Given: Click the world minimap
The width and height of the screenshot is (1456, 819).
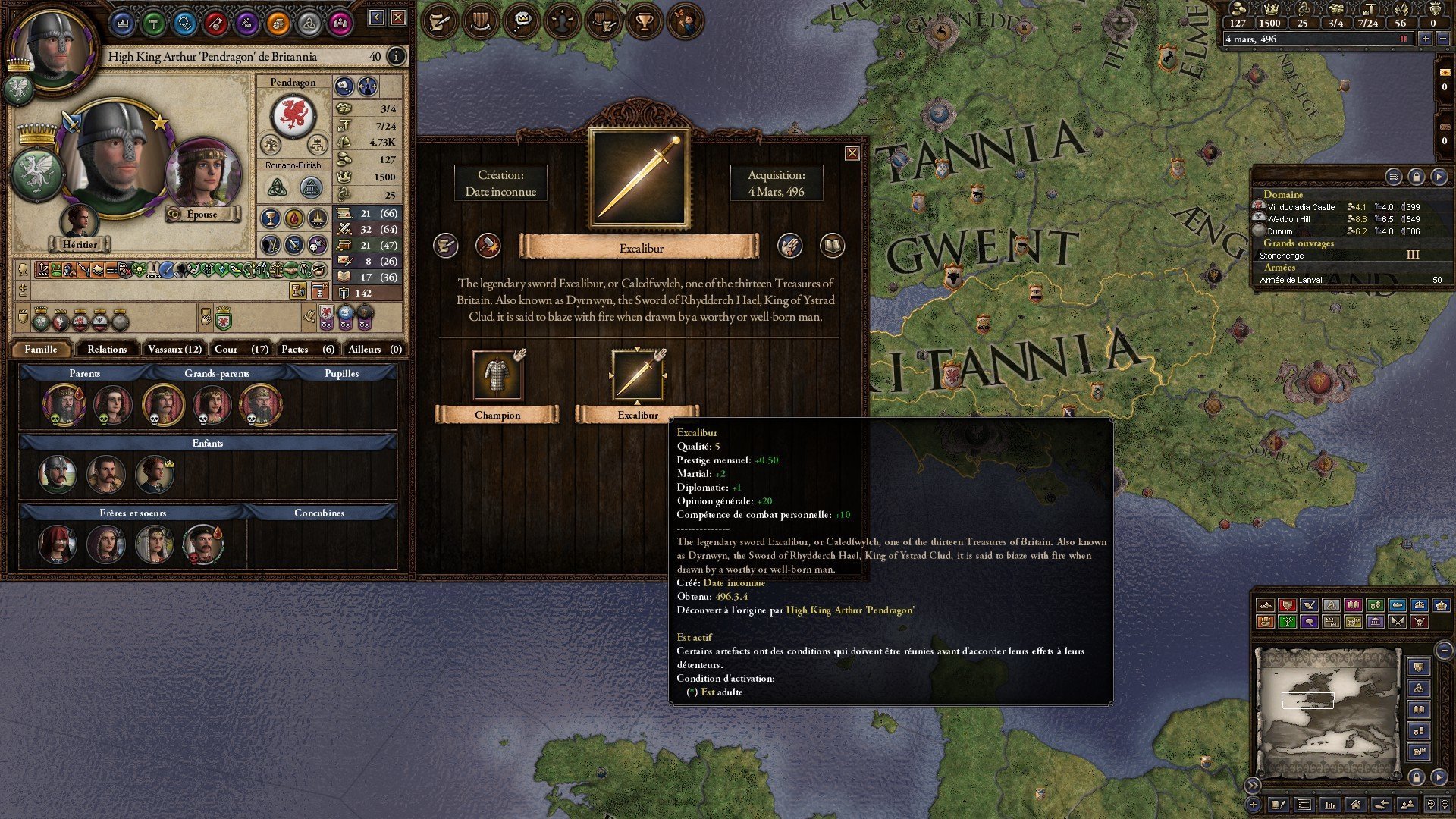Looking at the screenshot, I should tap(1326, 711).
